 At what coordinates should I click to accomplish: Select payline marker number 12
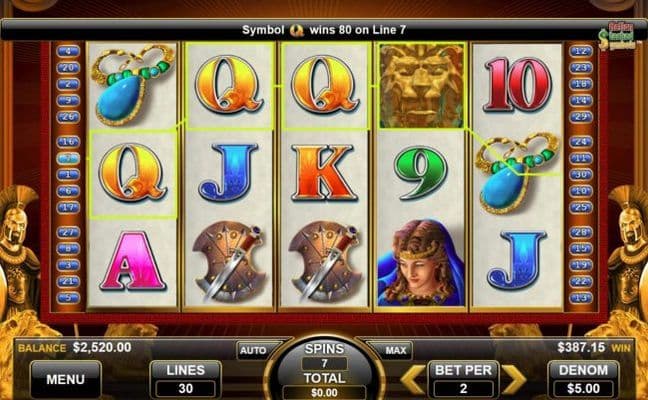tap(581, 50)
